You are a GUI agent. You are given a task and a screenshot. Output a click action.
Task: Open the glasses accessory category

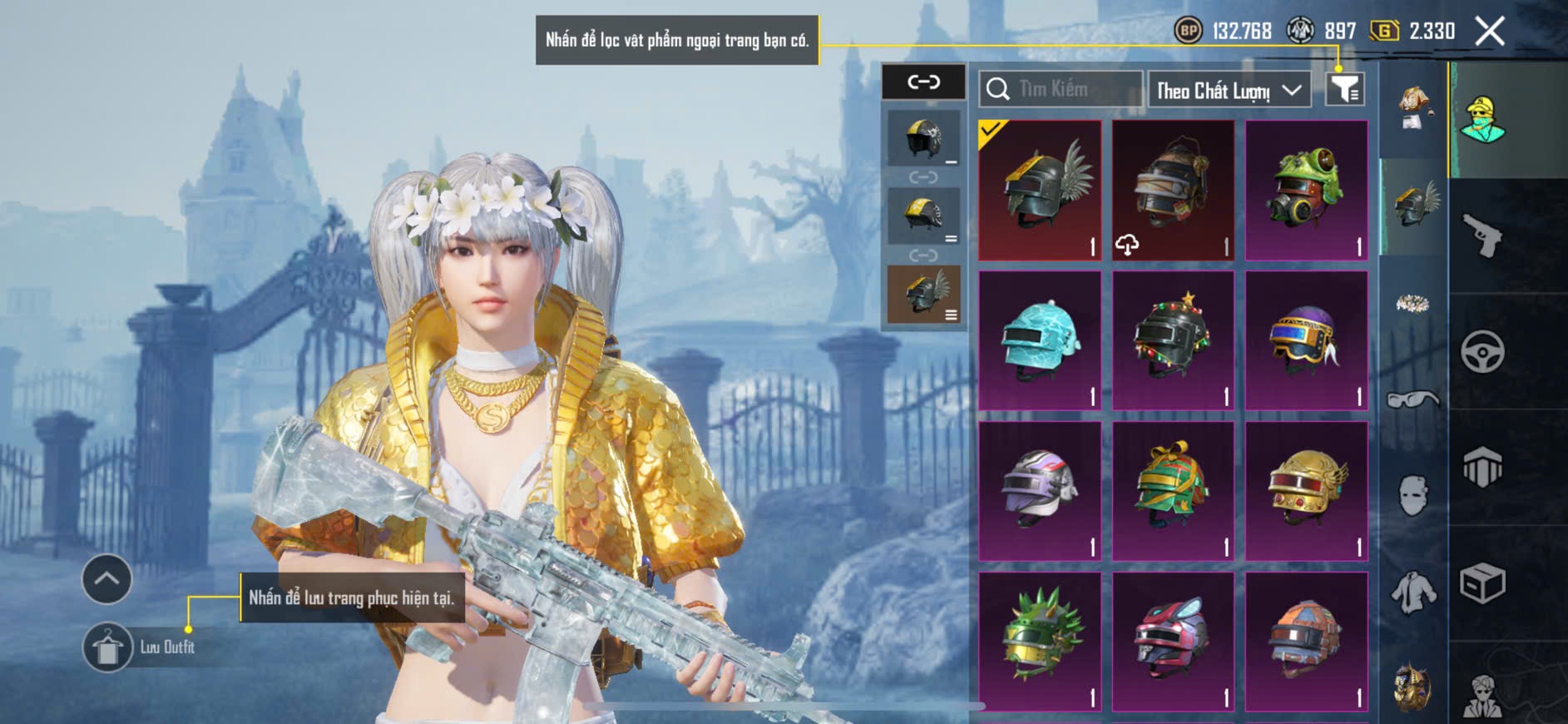point(1412,400)
